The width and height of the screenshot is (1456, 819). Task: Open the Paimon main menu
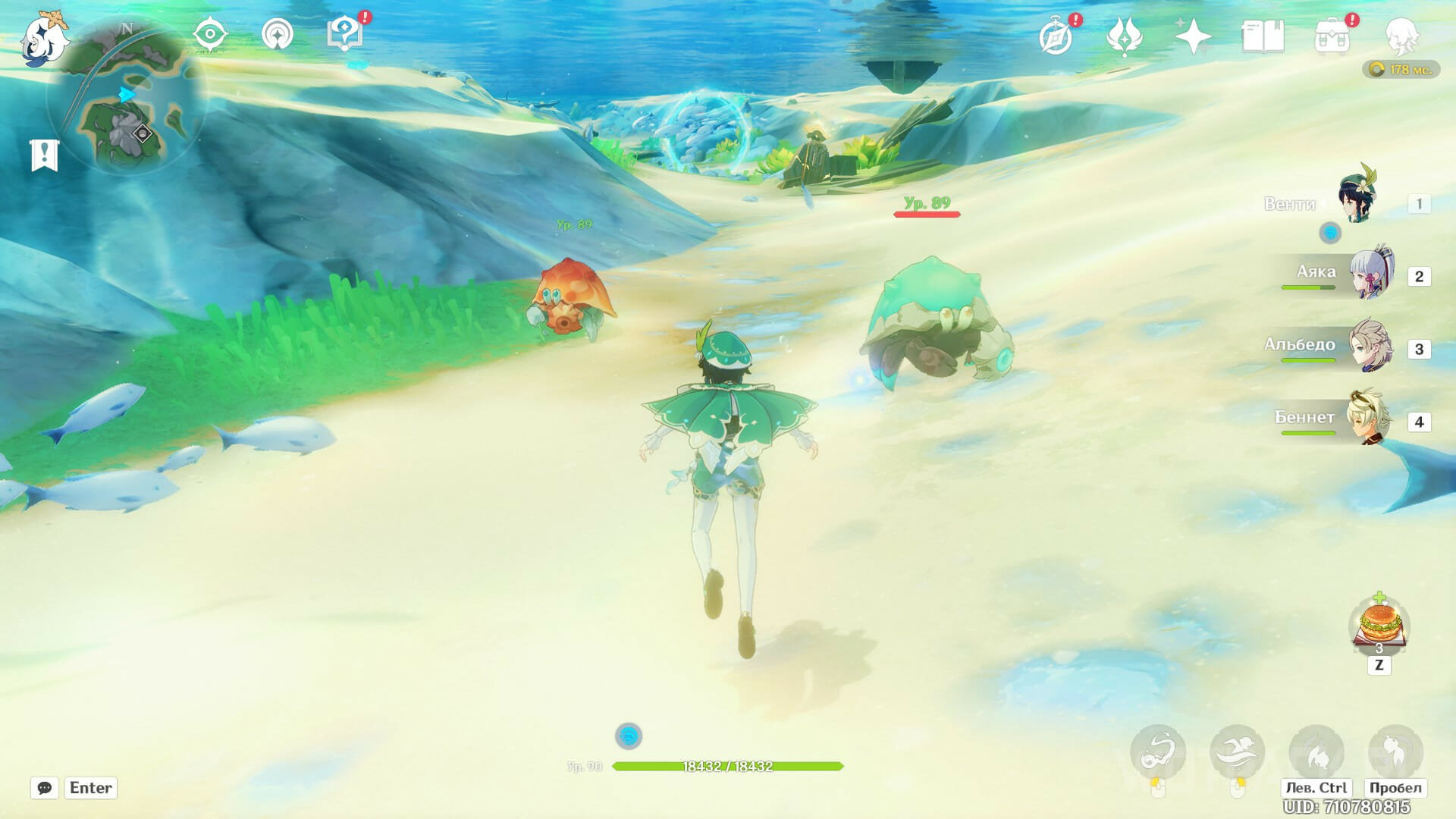[44, 38]
